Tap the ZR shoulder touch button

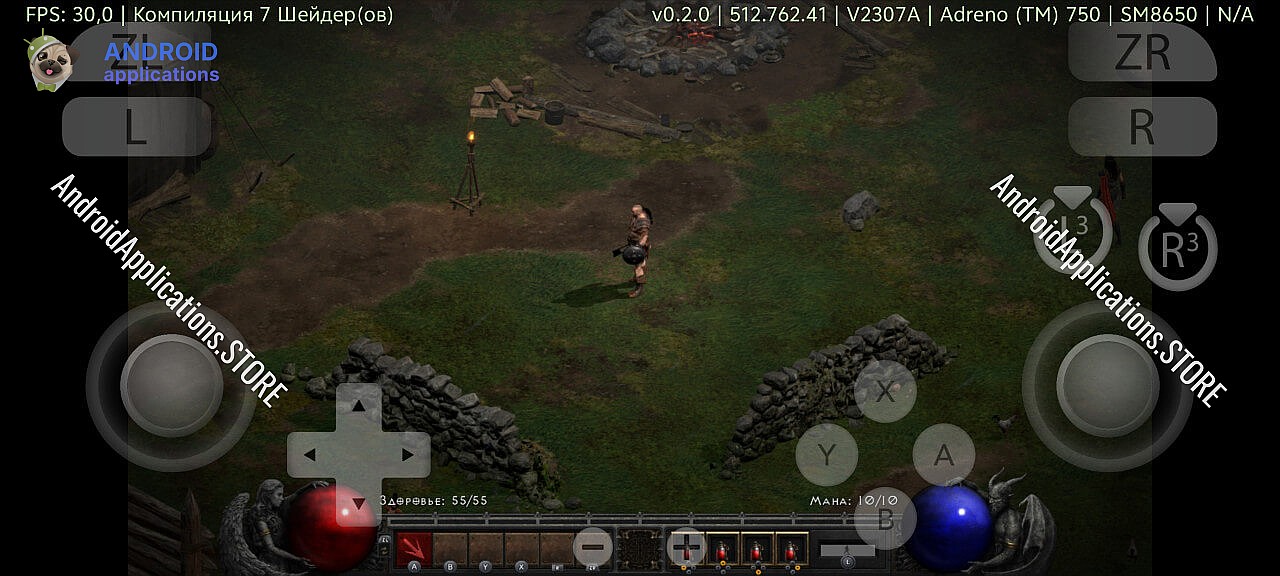click(1142, 52)
